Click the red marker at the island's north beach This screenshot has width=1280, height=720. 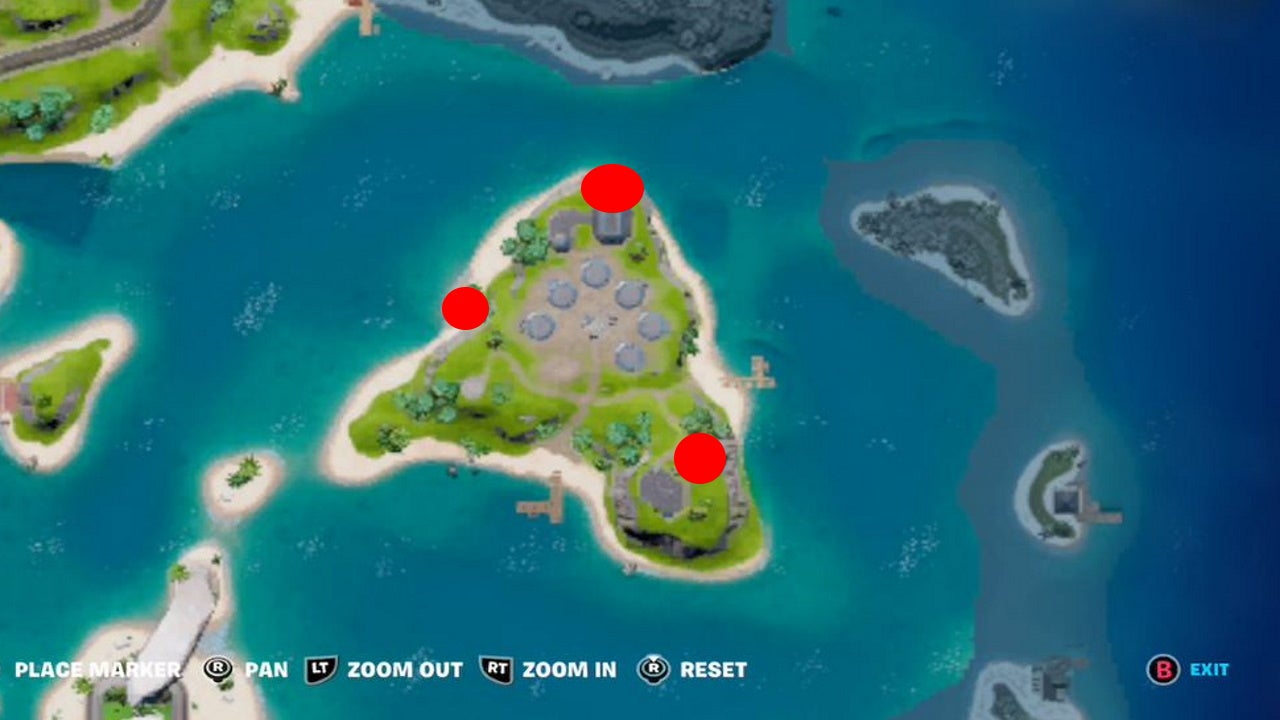[x=610, y=188]
